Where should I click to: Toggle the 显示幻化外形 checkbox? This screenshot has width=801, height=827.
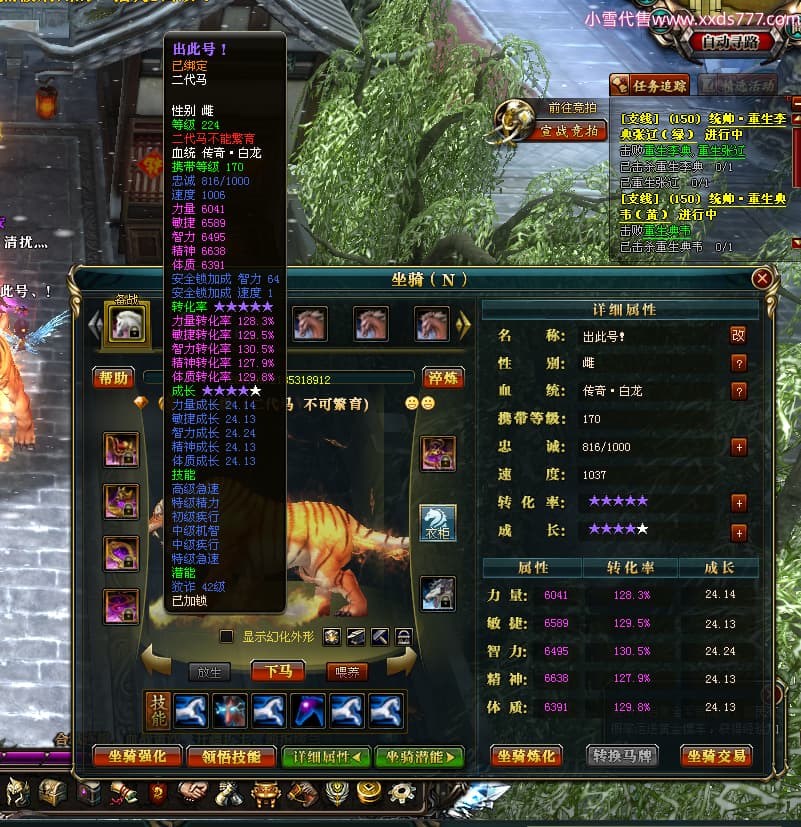[227, 636]
